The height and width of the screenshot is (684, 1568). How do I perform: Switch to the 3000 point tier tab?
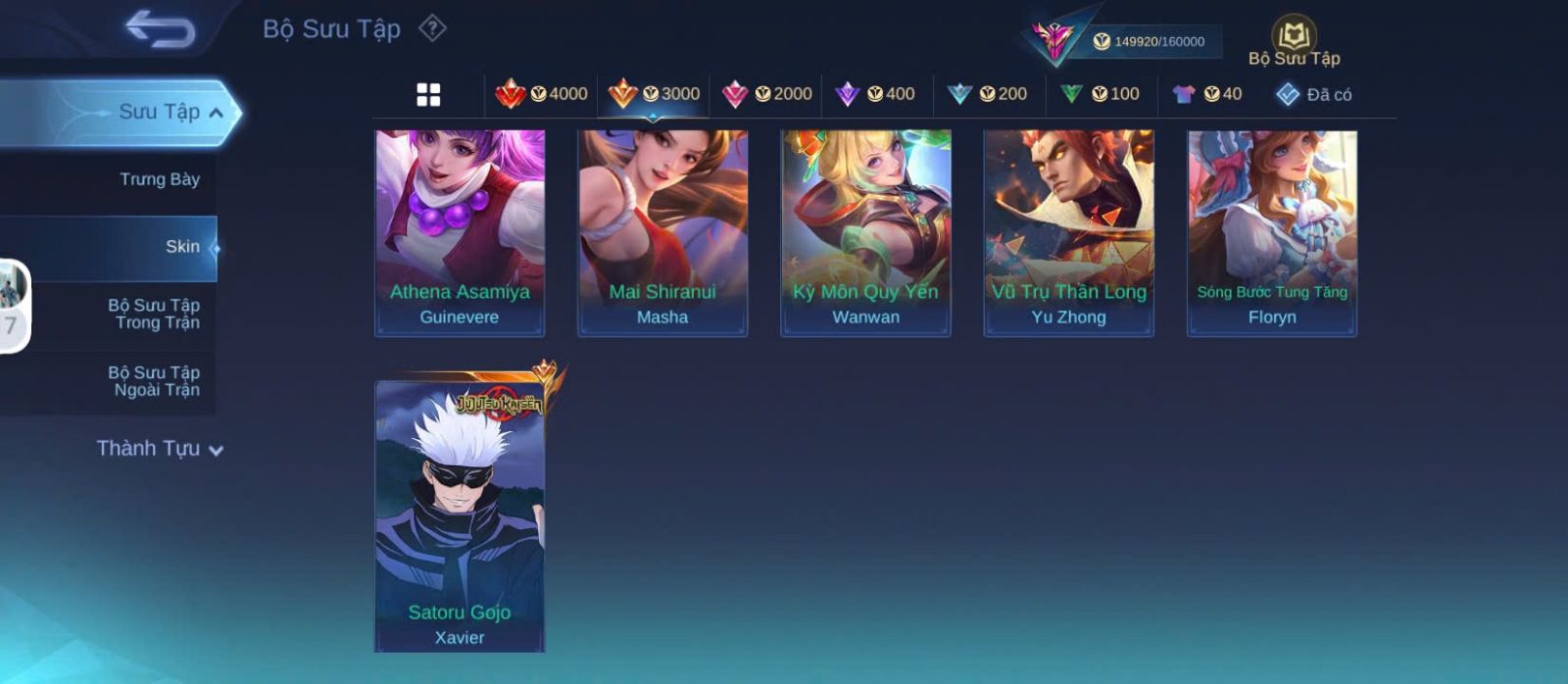coord(654,94)
